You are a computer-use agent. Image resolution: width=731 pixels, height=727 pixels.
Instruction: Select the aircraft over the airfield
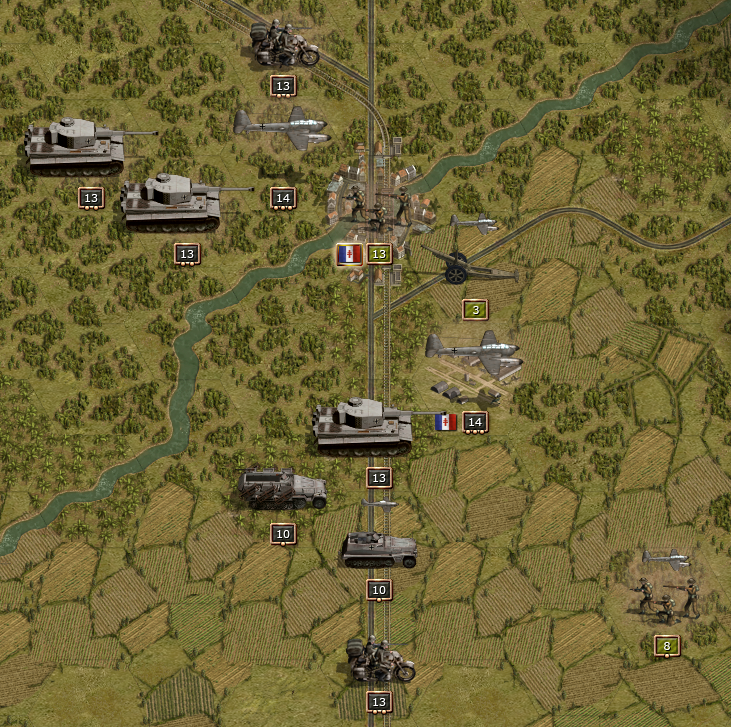point(473,353)
